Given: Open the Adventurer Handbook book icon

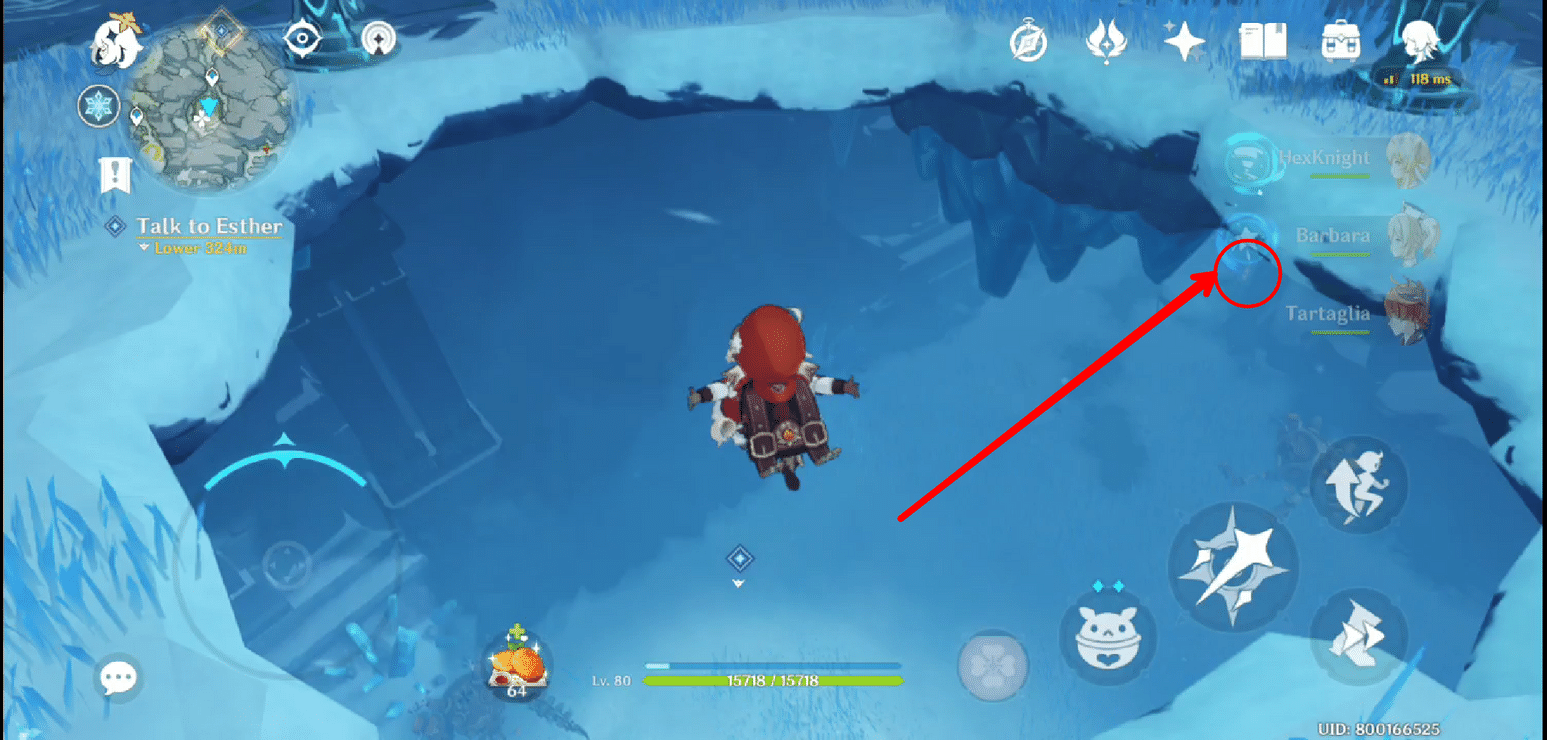Looking at the screenshot, I should pyautogui.click(x=1263, y=42).
